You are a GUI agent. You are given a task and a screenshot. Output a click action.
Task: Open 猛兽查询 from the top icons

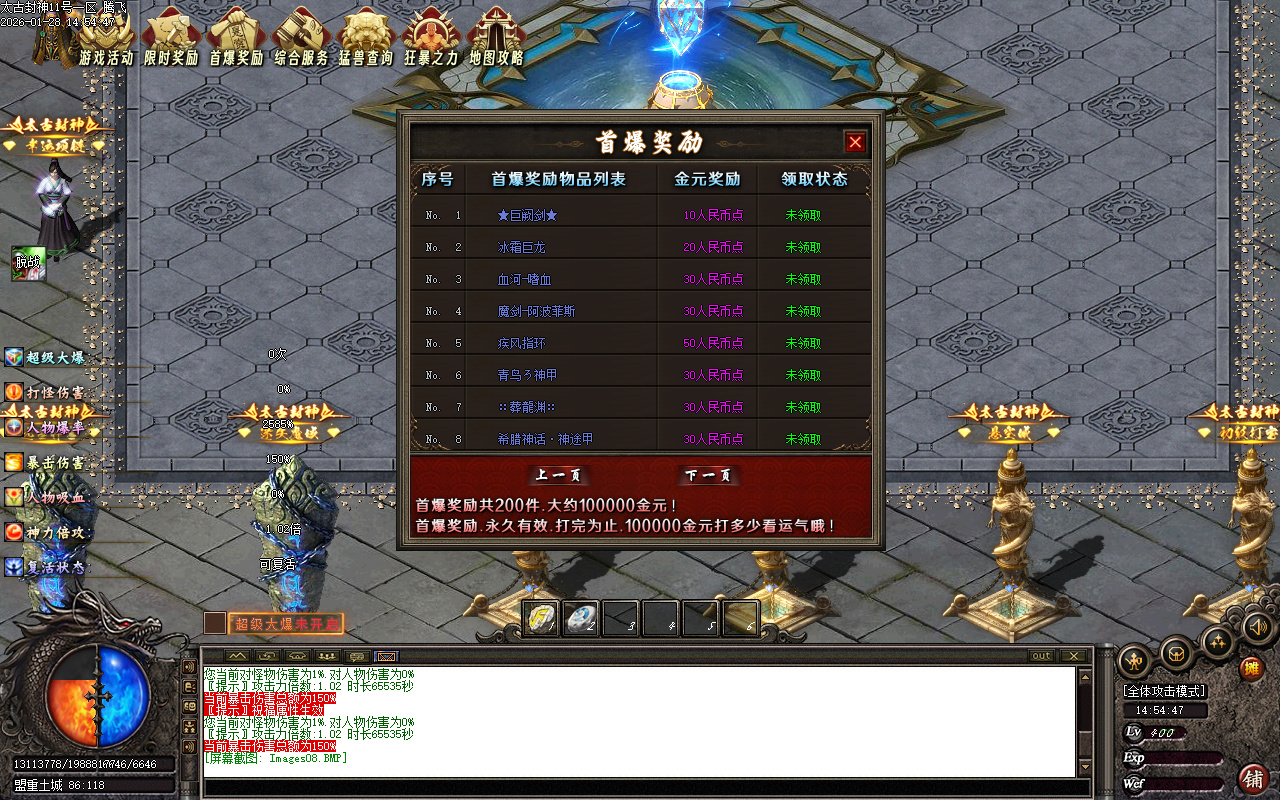click(x=366, y=35)
